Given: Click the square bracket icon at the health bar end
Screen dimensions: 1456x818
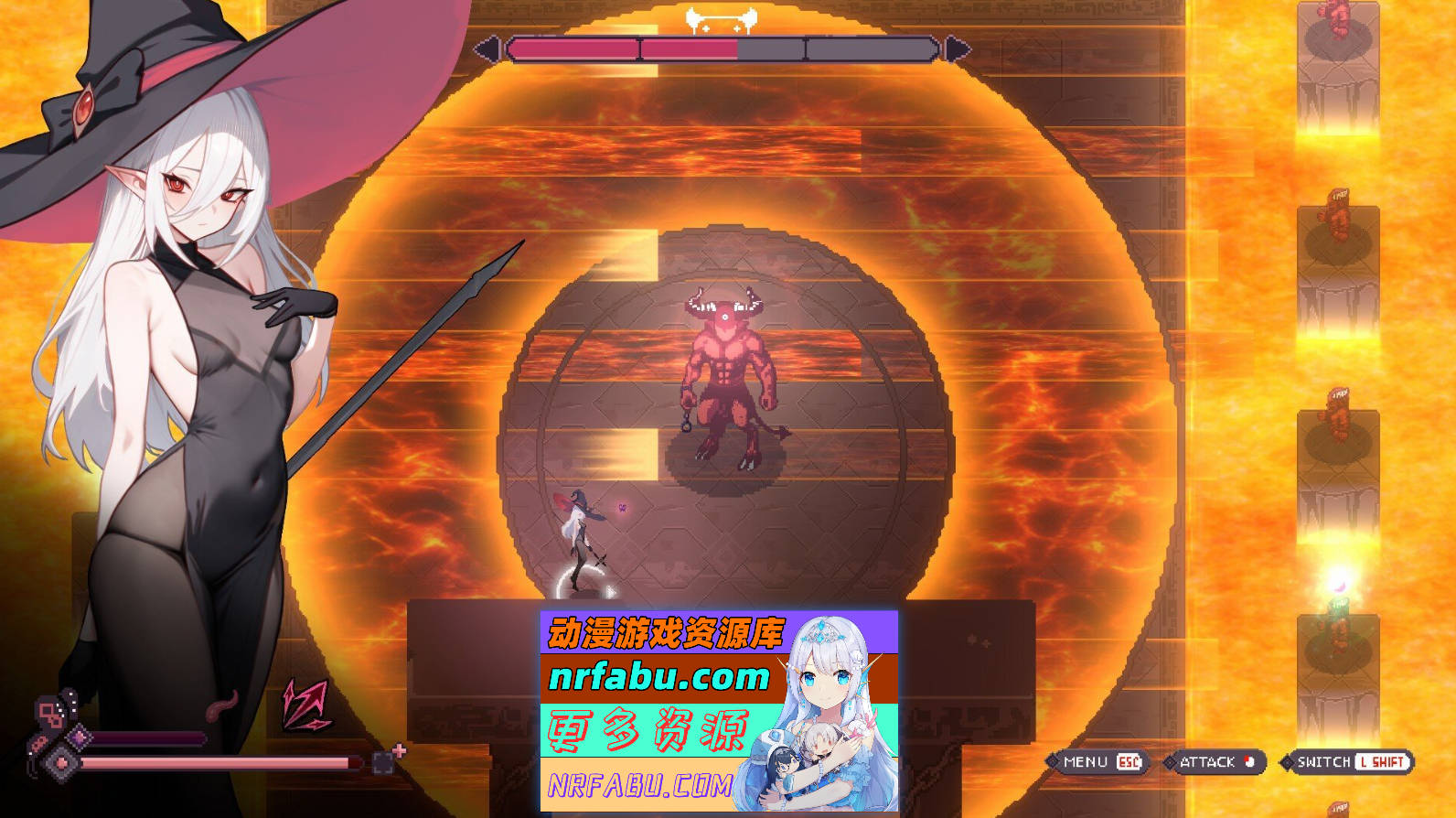Looking at the screenshot, I should tap(382, 763).
